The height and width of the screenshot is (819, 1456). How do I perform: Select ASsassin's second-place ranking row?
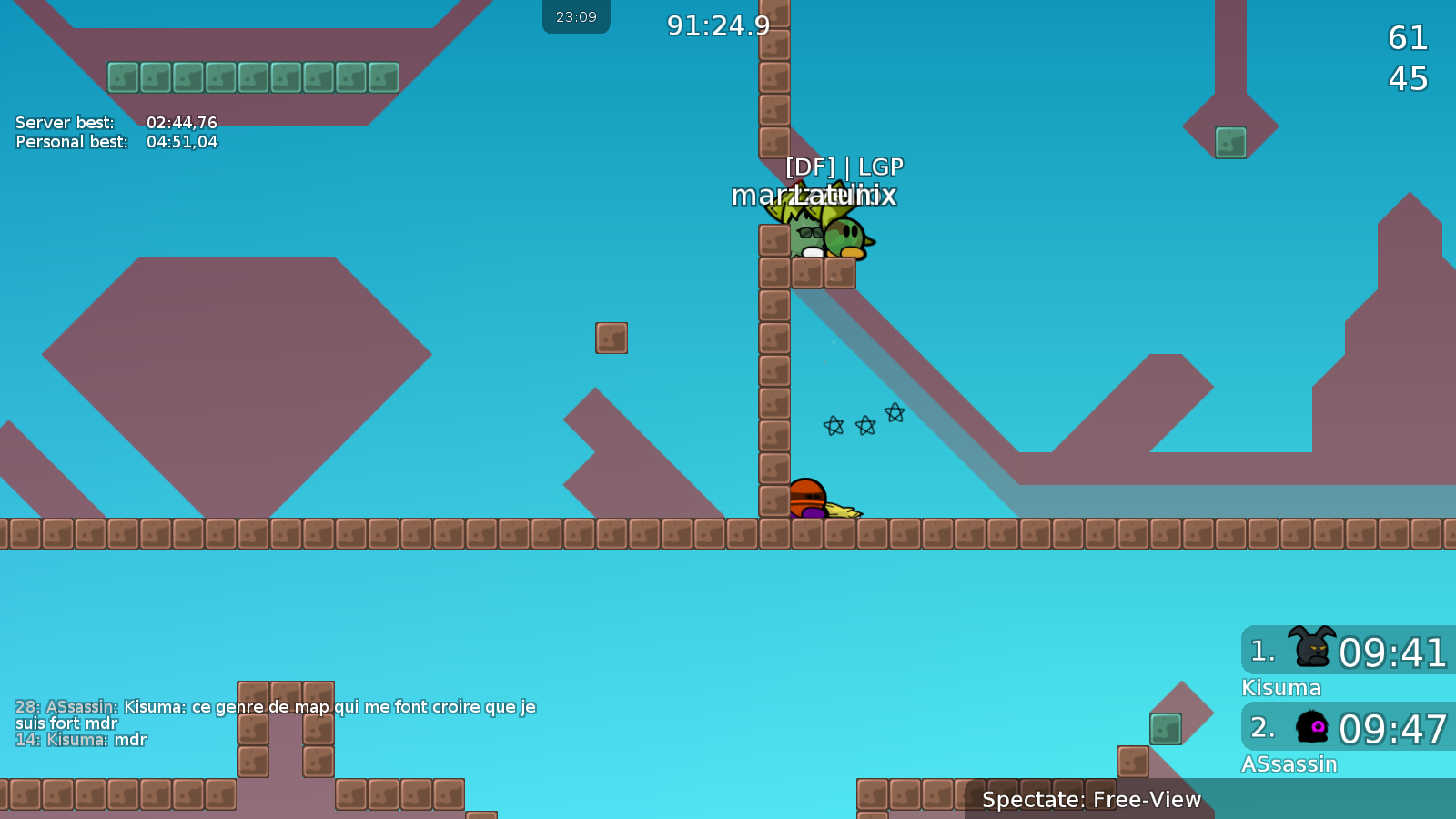click(x=1348, y=728)
